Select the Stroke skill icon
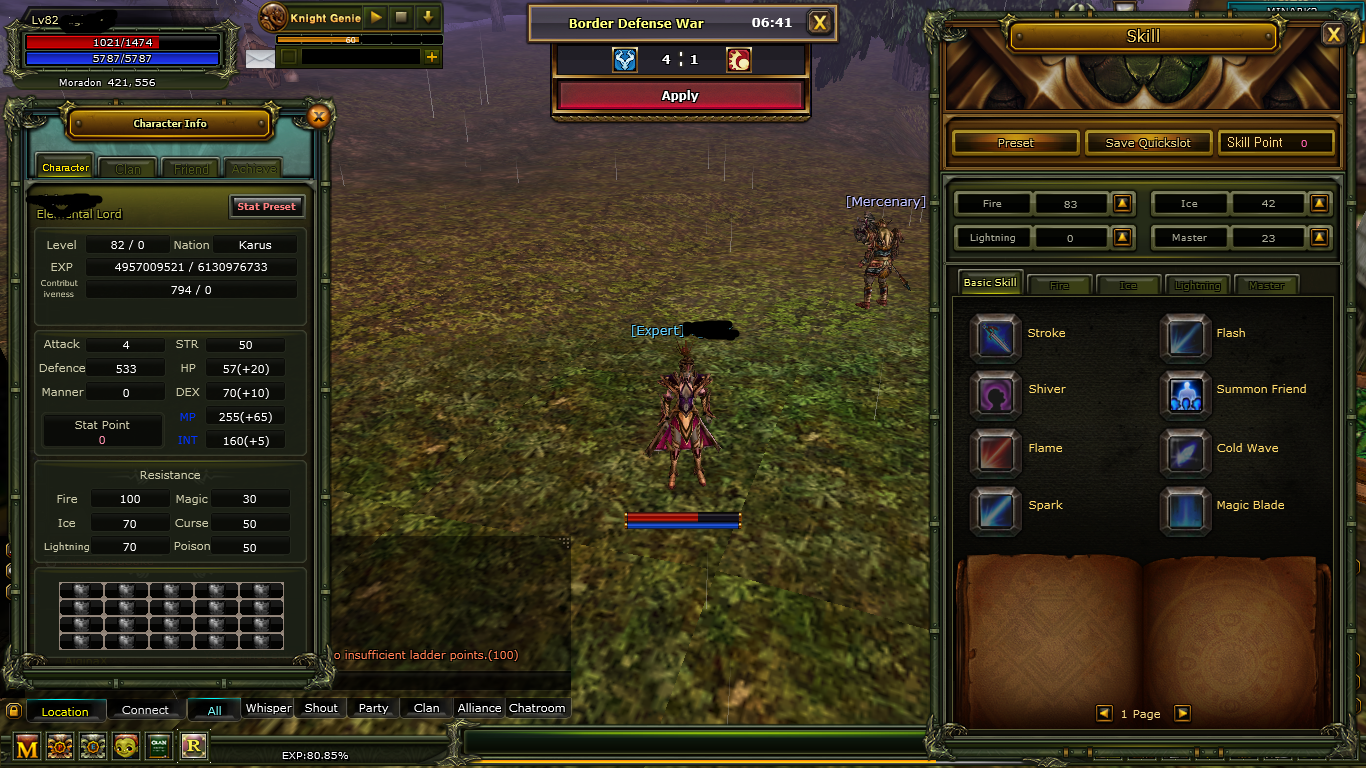Screen dimensions: 1366x768 (x=995, y=337)
